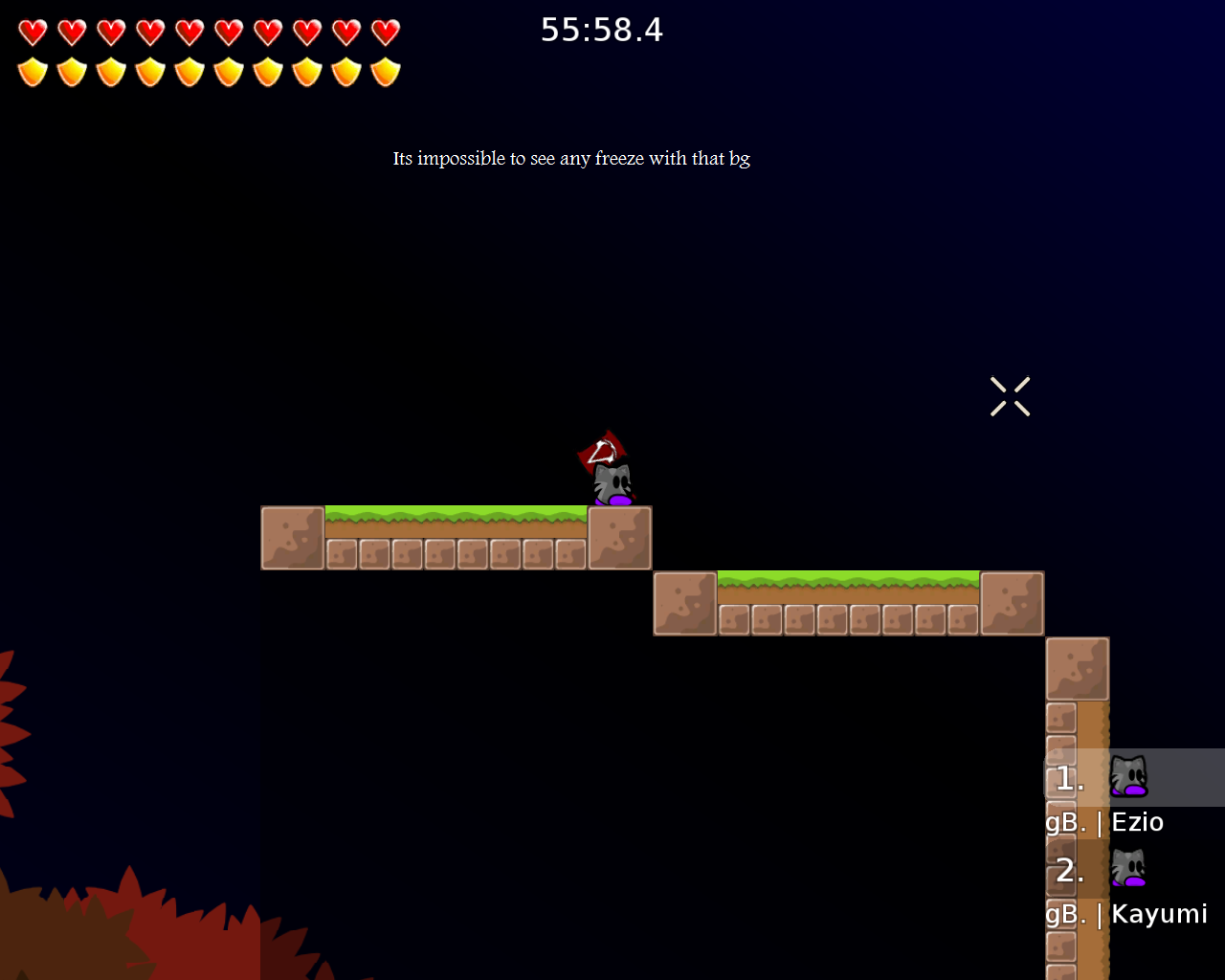
Task: Click the middle shield icon in the armor bar
Action: (x=189, y=70)
